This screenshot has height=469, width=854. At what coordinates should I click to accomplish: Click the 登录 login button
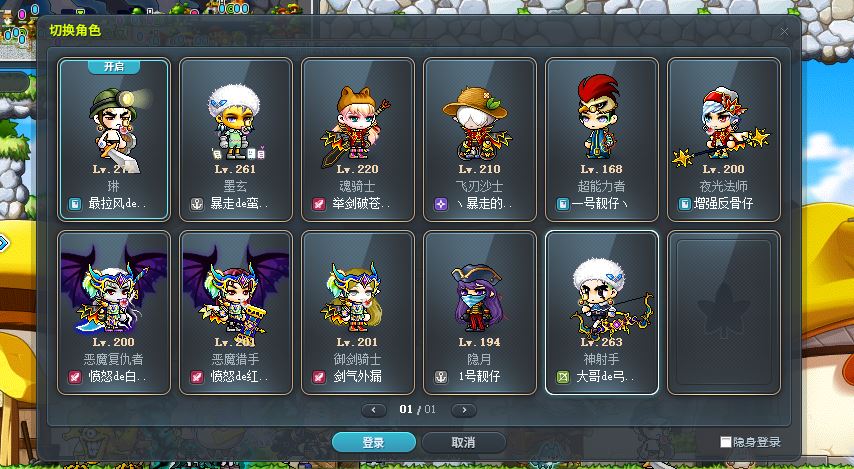click(x=374, y=442)
